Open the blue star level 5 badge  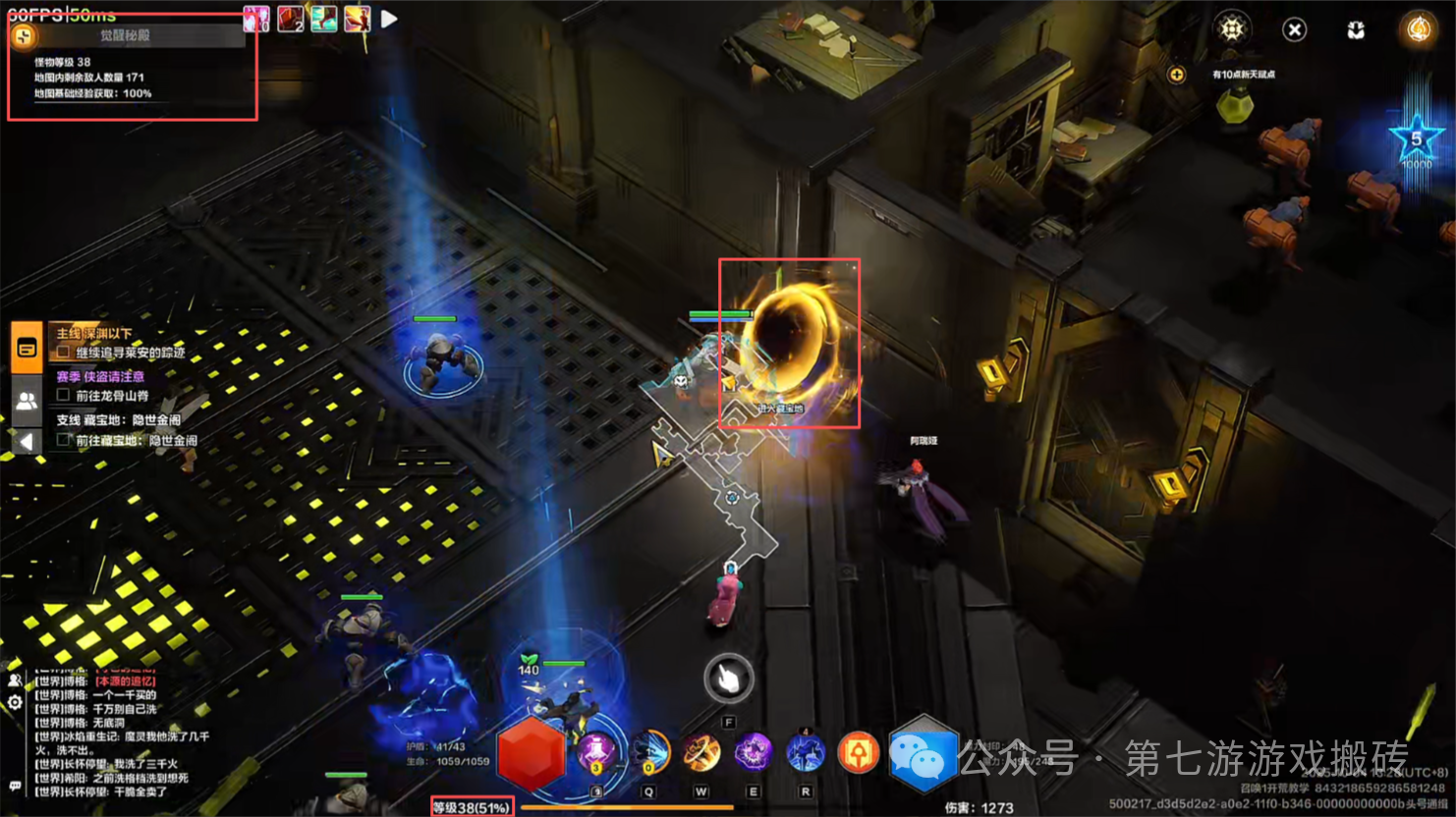tap(1416, 141)
